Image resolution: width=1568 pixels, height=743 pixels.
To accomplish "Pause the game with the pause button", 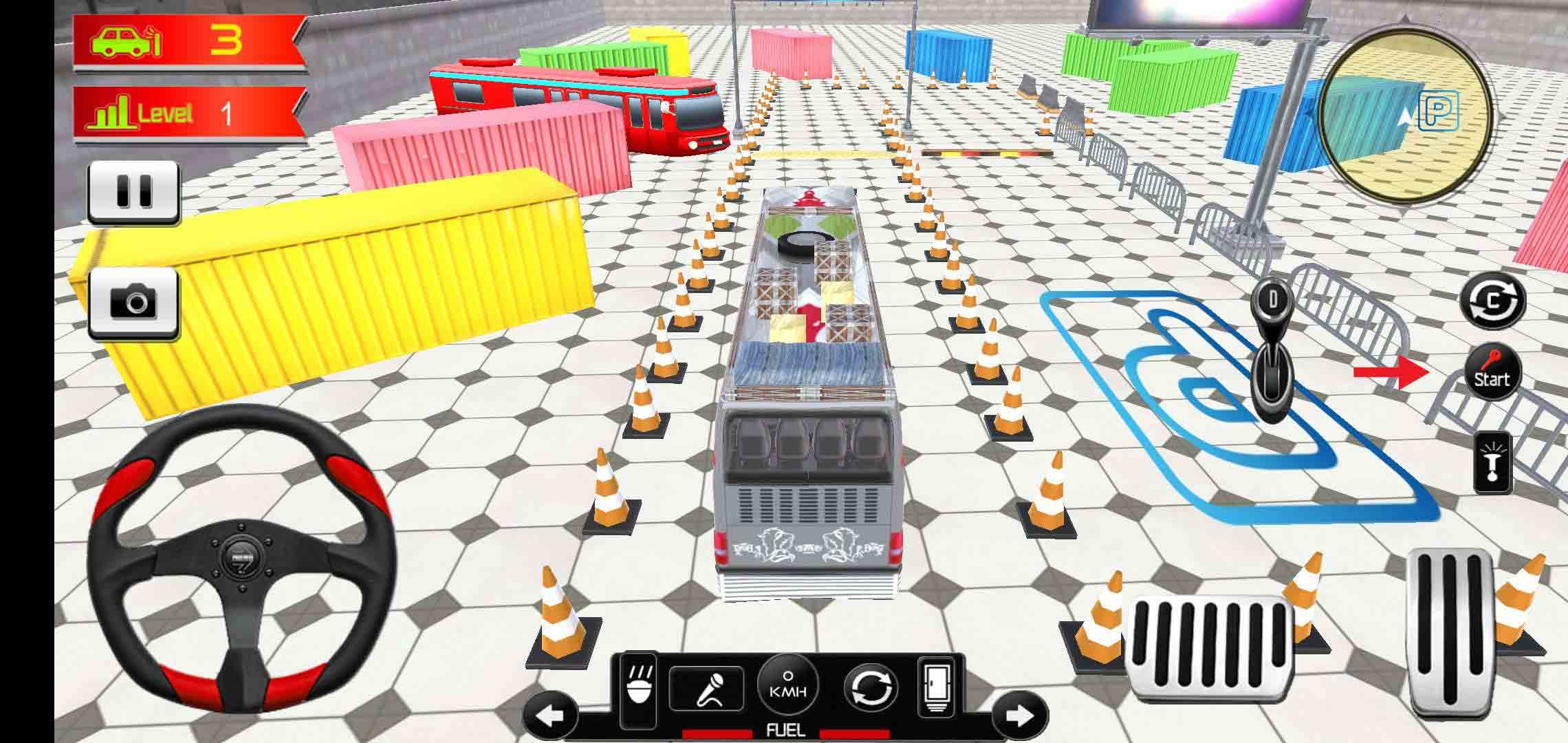I will (x=133, y=191).
